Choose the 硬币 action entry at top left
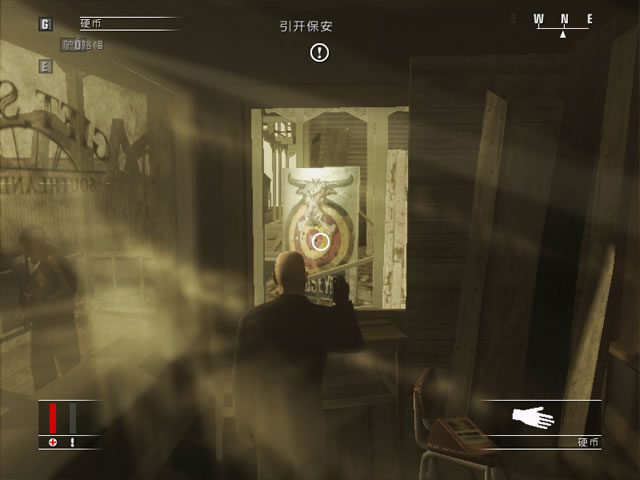 pyautogui.click(x=92, y=22)
